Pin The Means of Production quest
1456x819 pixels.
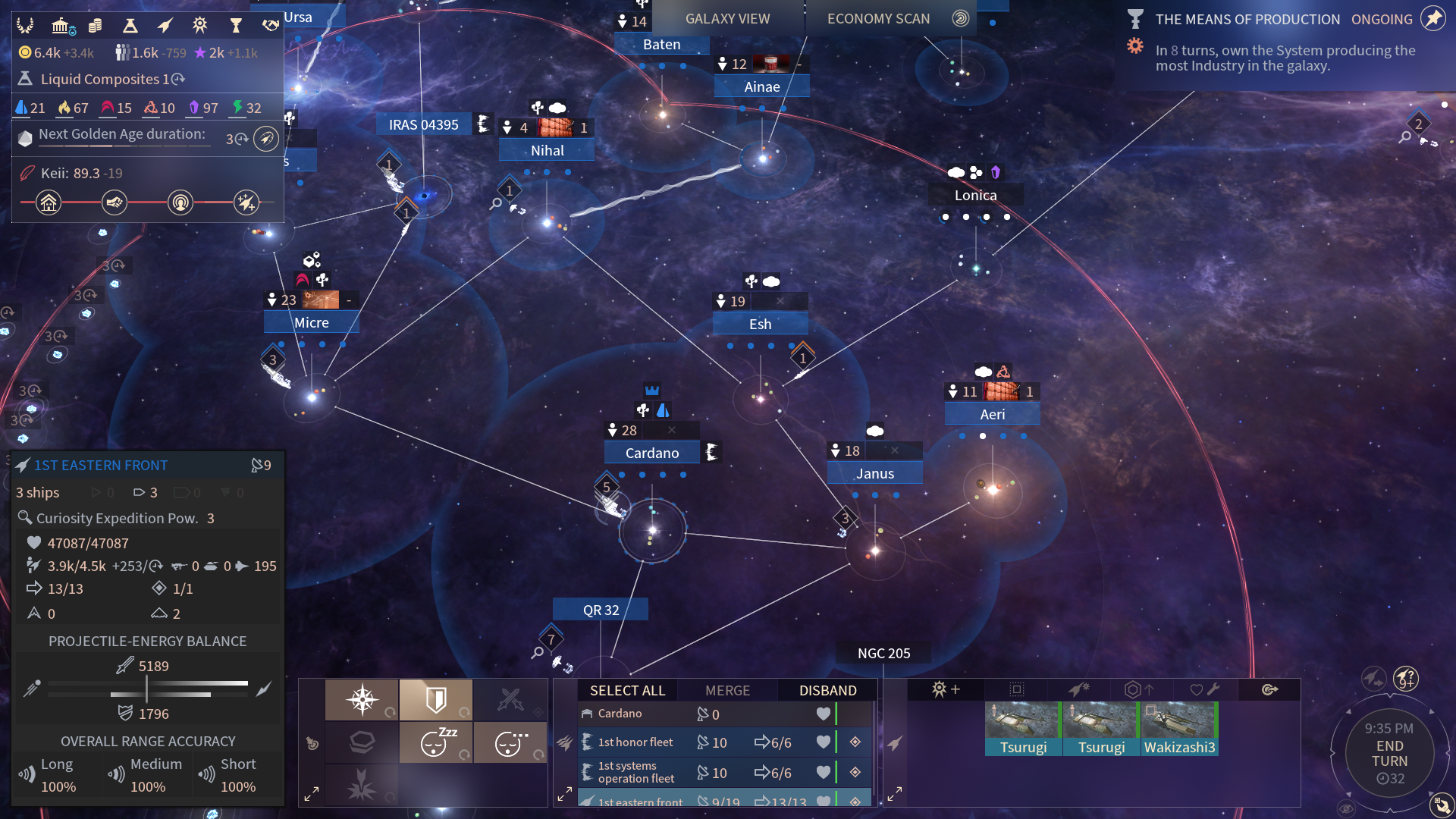point(1432,19)
